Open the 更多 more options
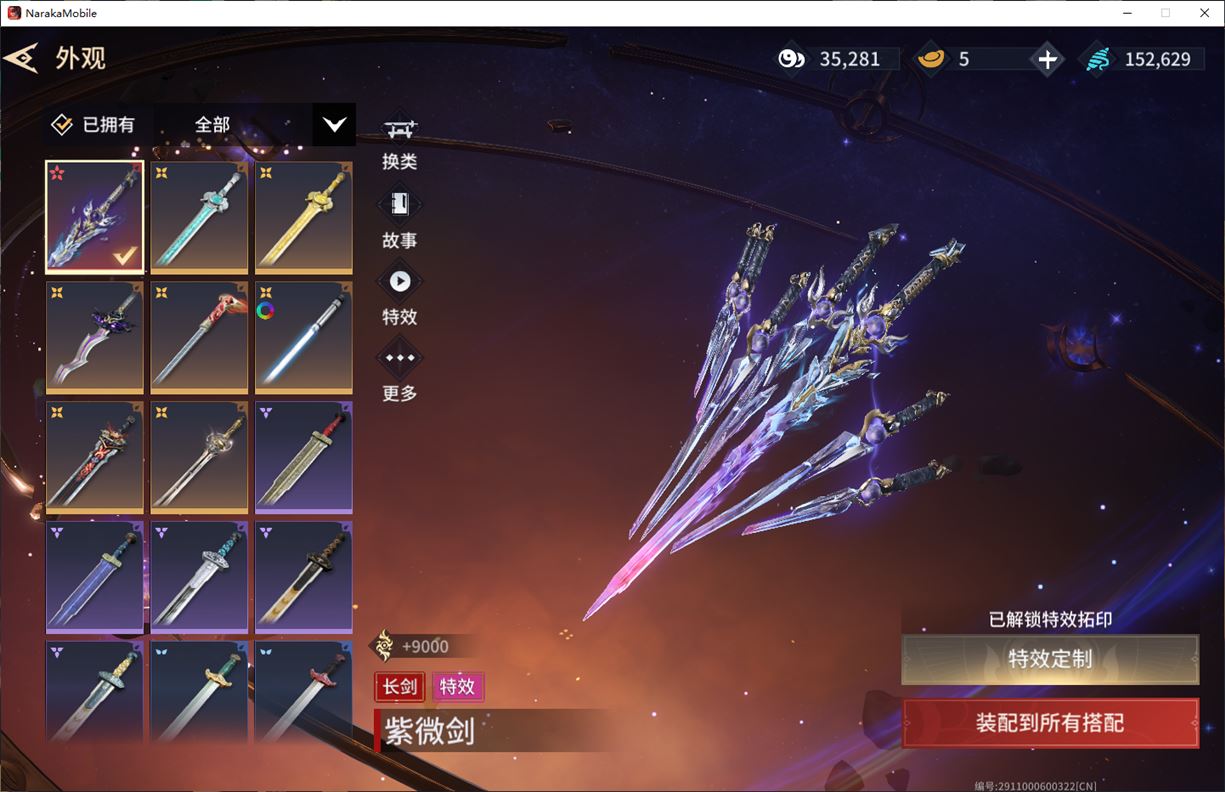This screenshot has width=1225, height=792. point(400,372)
